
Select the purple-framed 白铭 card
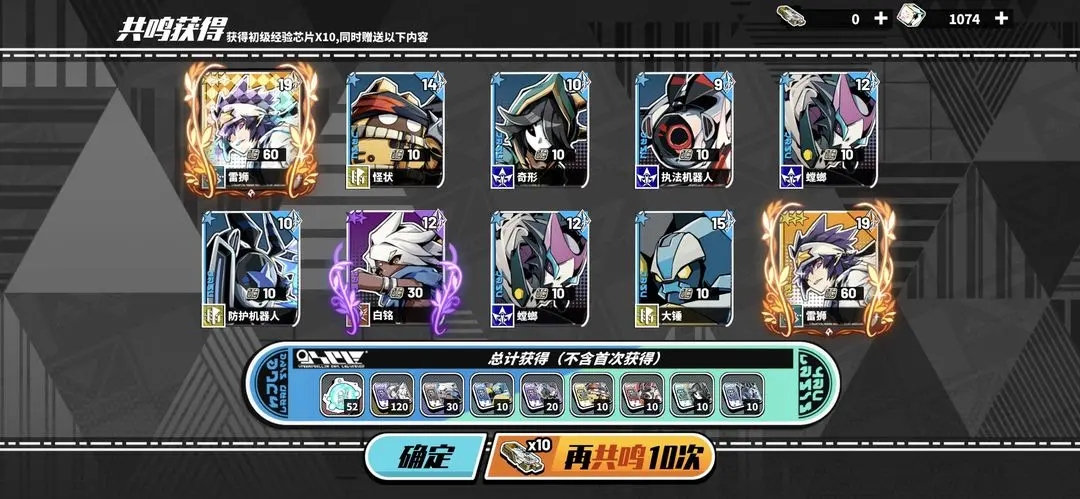(x=395, y=268)
